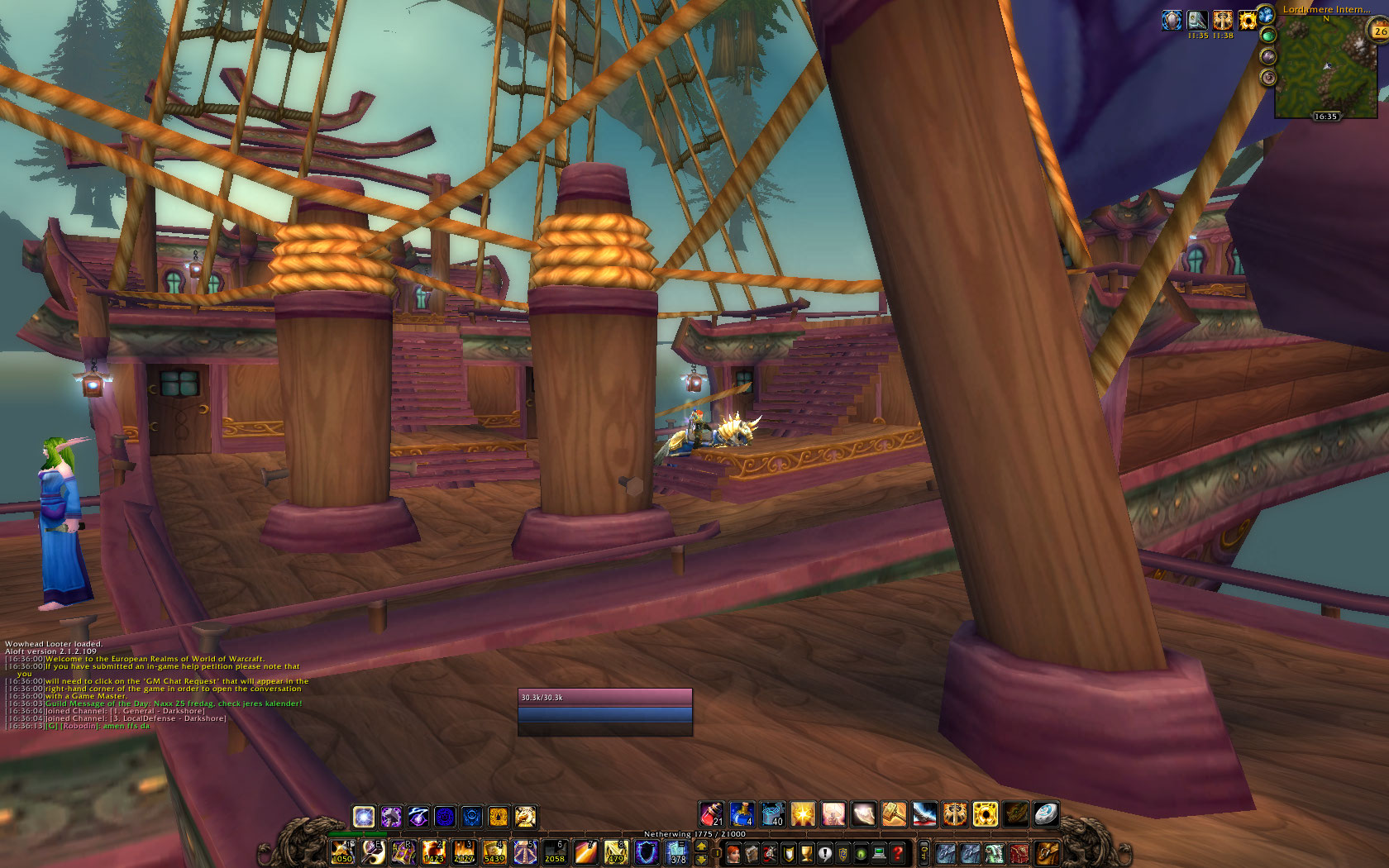Click the green gem button beside the minimap
This screenshot has height=868, width=1389.
(1267, 35)
